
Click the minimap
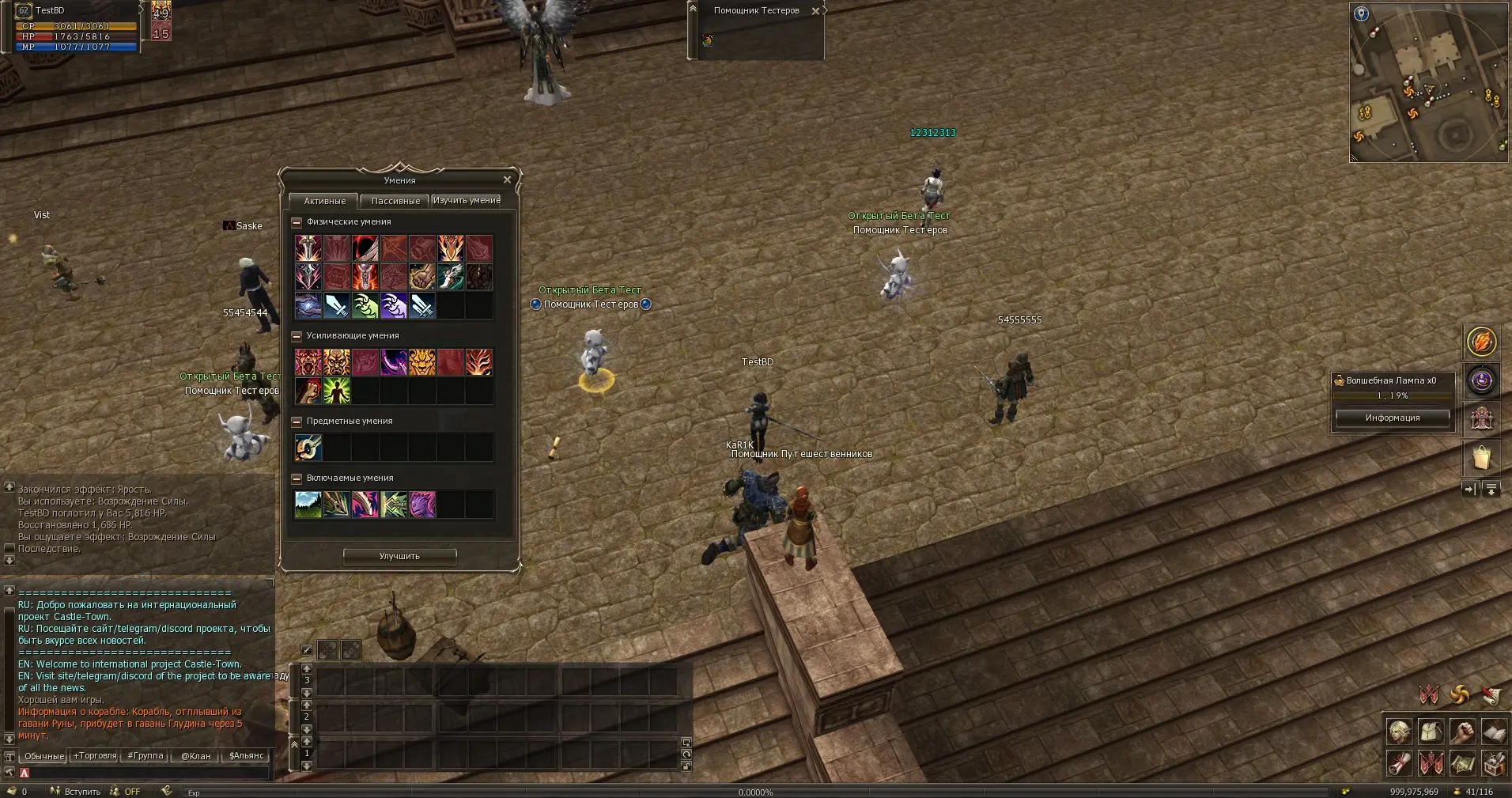[x=1428, y=83]
